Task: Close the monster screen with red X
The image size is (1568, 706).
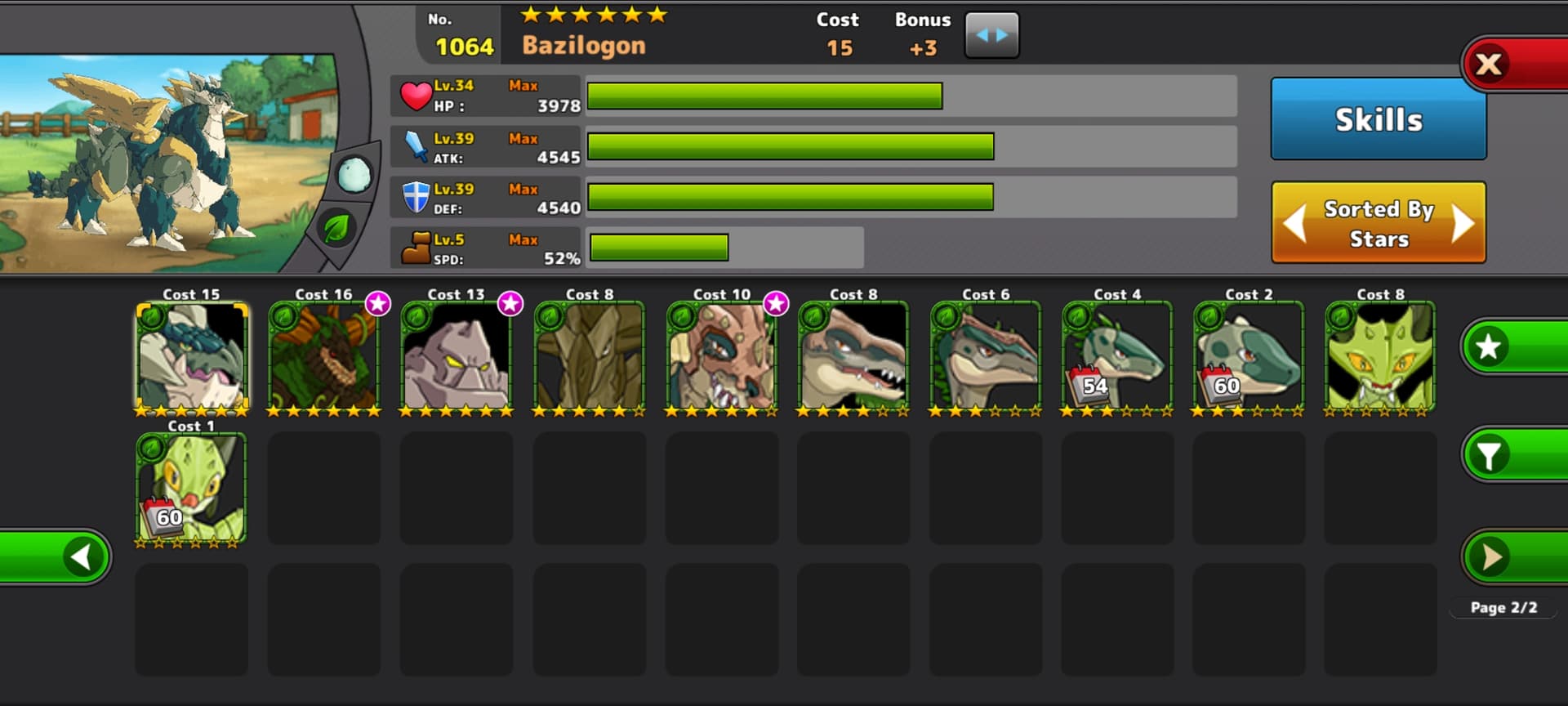Action: click(x=1490, y=64)
